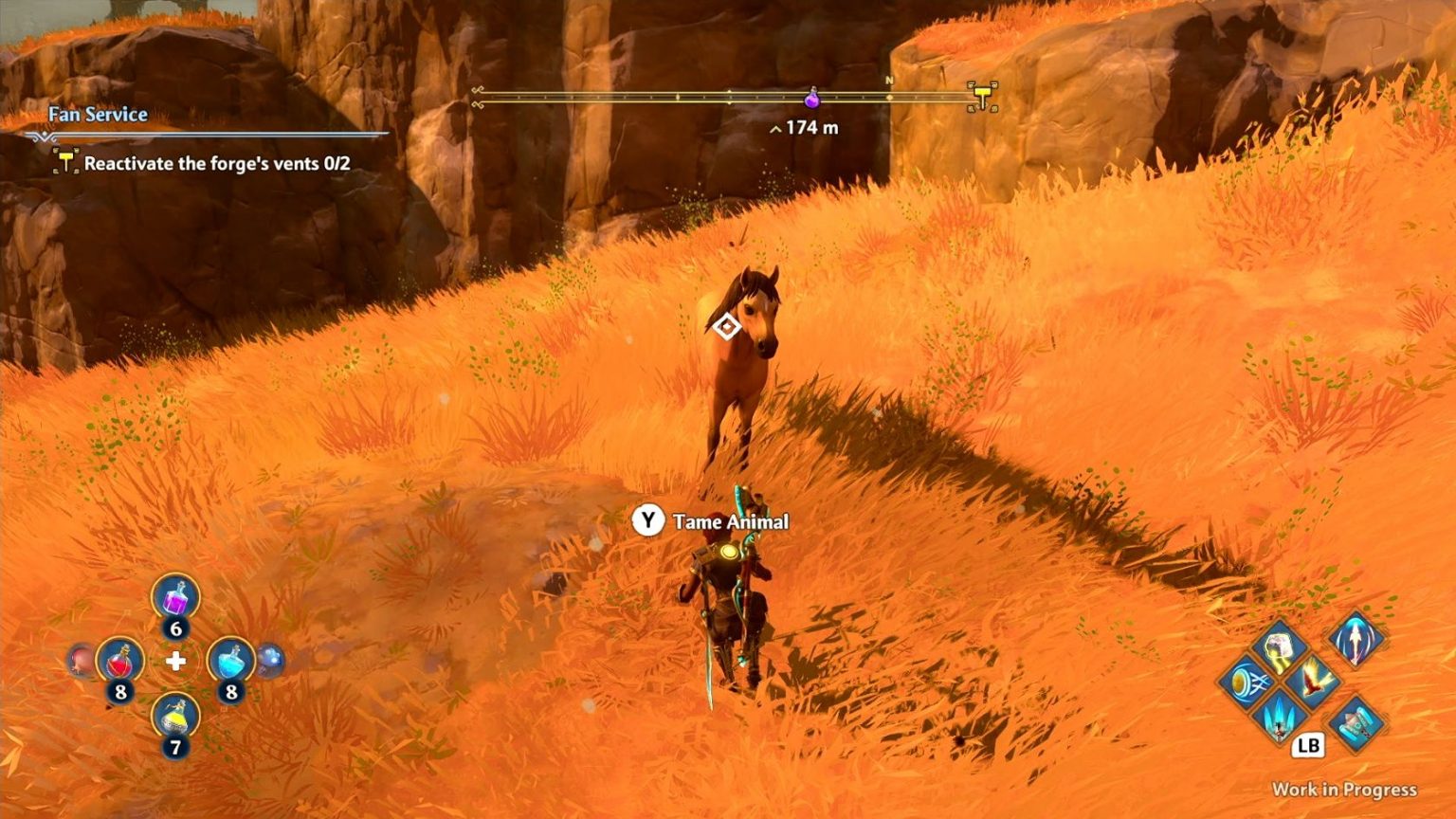Select the purple defense potion
Viewport: 1456px width, 819px height.
point(175,599)
